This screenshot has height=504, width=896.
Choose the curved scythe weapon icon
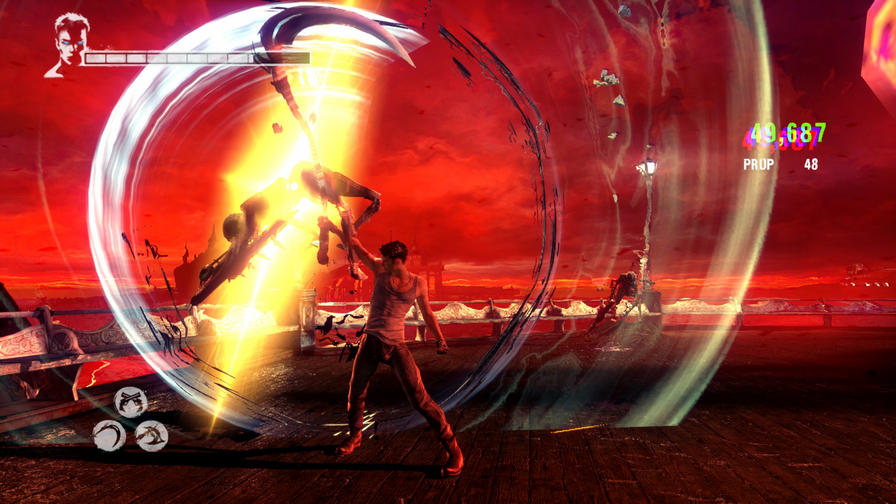pyautogui.click(x=110, y=435)
